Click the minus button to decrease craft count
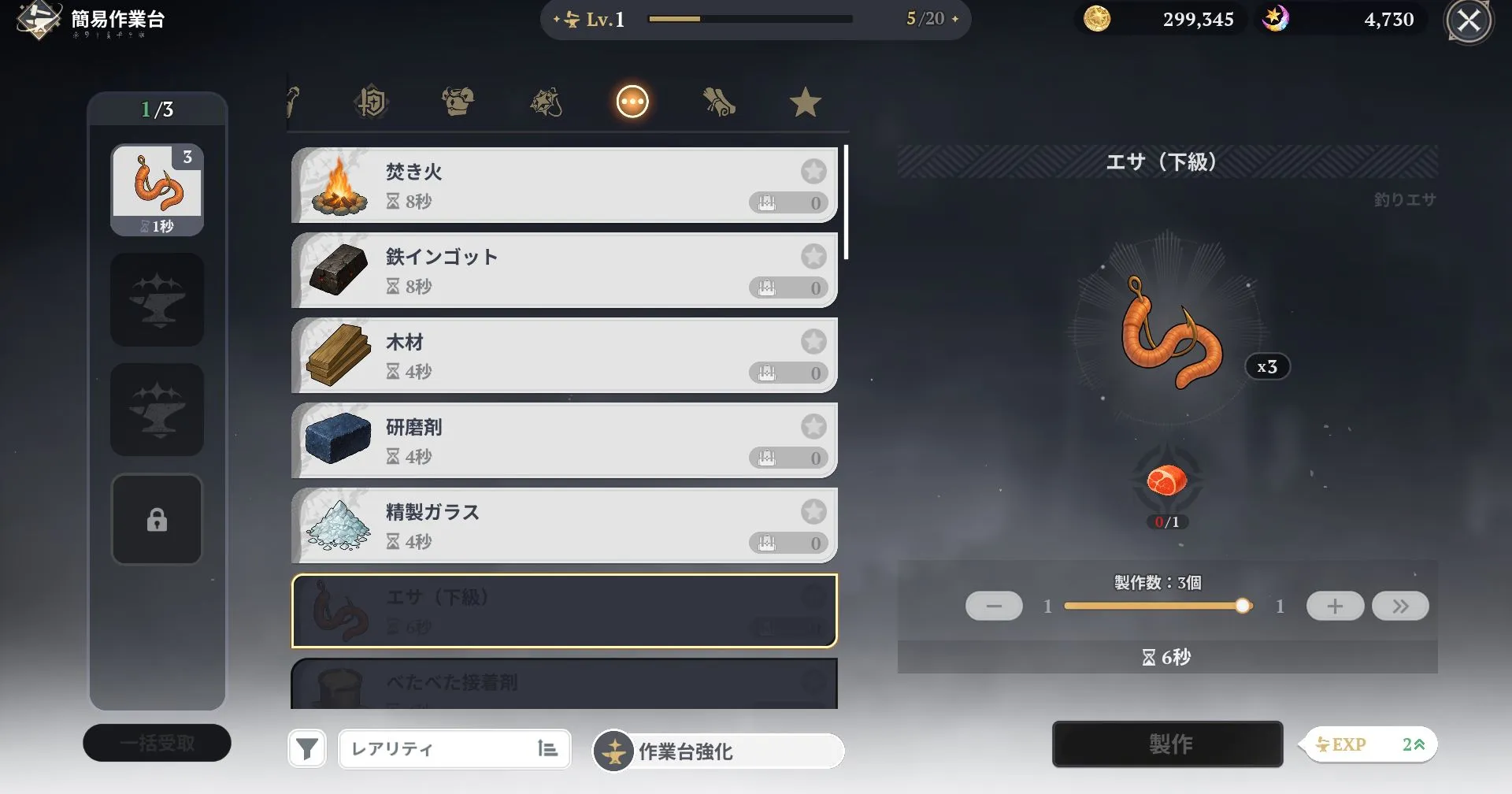 click(x=994, y=606)
